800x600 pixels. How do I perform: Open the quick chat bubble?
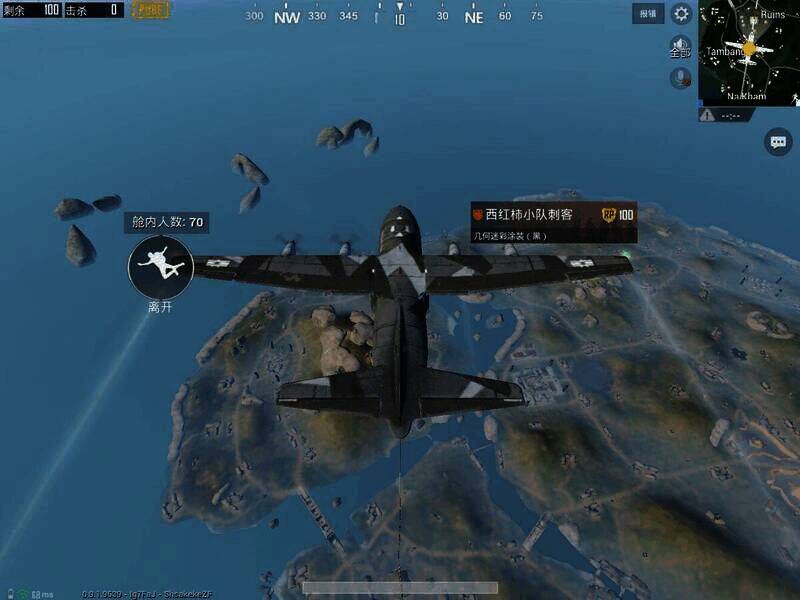point(778,142)
